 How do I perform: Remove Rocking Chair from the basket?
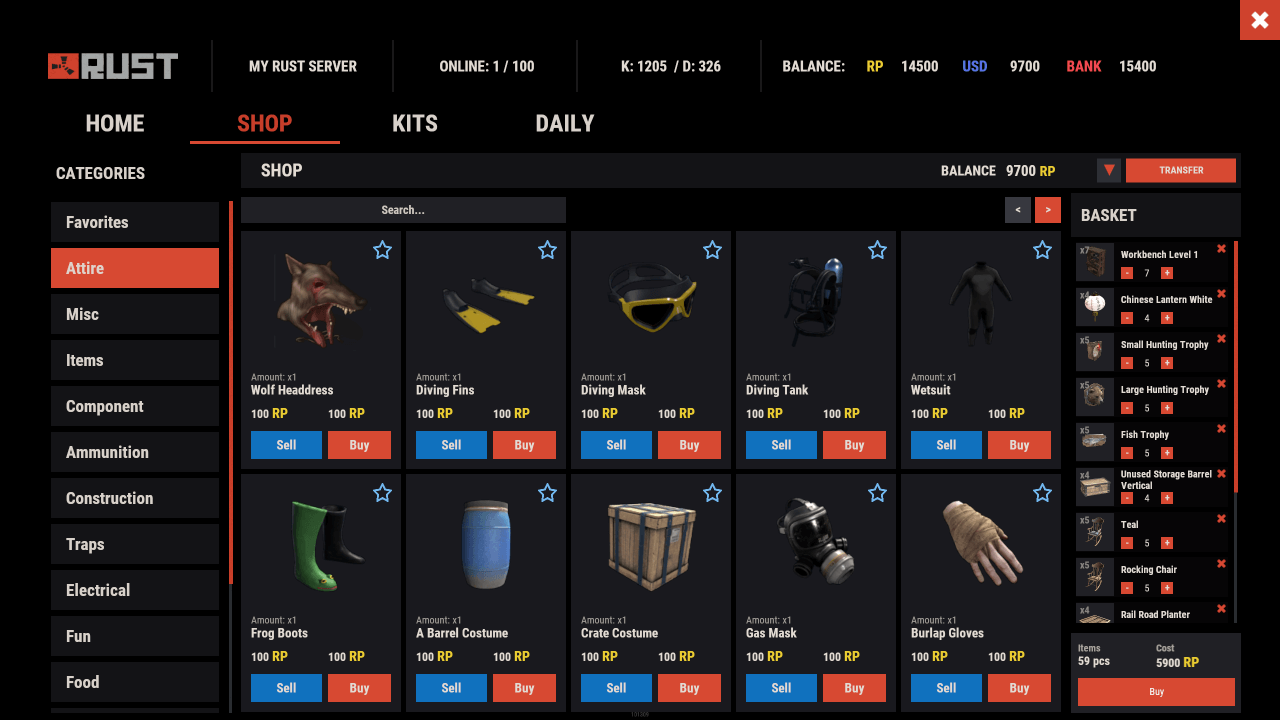click(x=1221, y=563)
